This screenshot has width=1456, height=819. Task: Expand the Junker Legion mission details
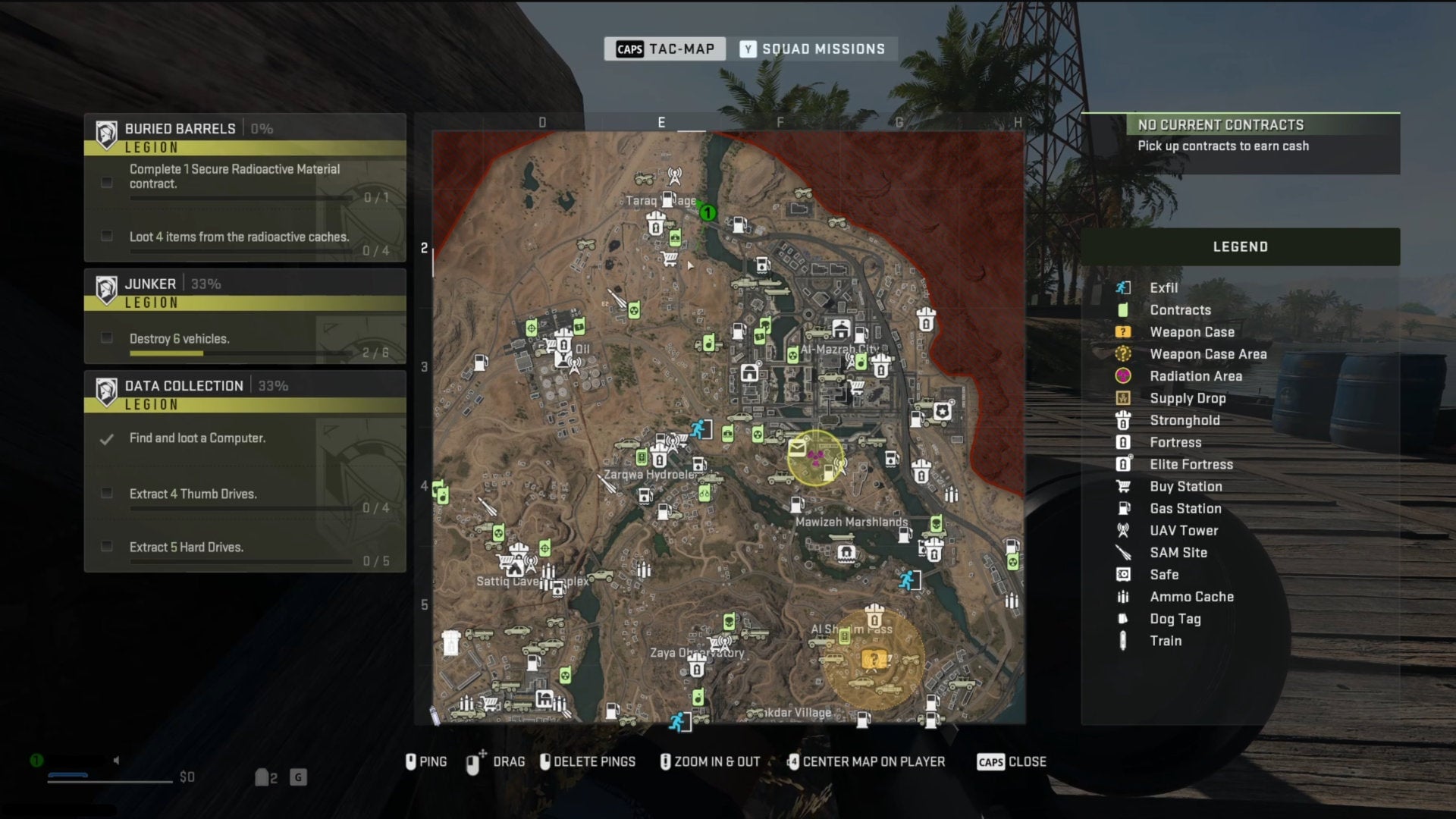[x=149, y=283]
